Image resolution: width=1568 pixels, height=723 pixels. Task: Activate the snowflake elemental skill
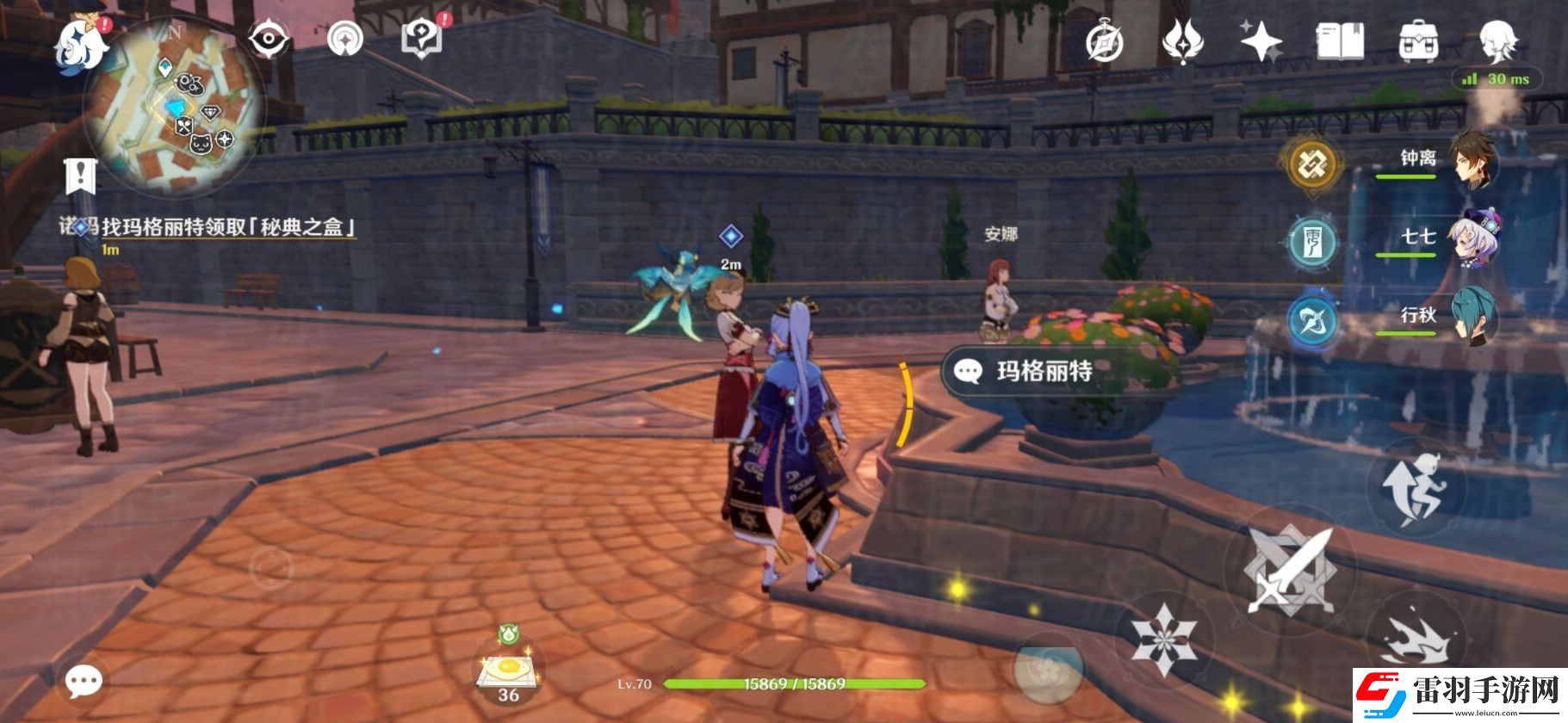pyautogui.click(x=1162, y=640)
